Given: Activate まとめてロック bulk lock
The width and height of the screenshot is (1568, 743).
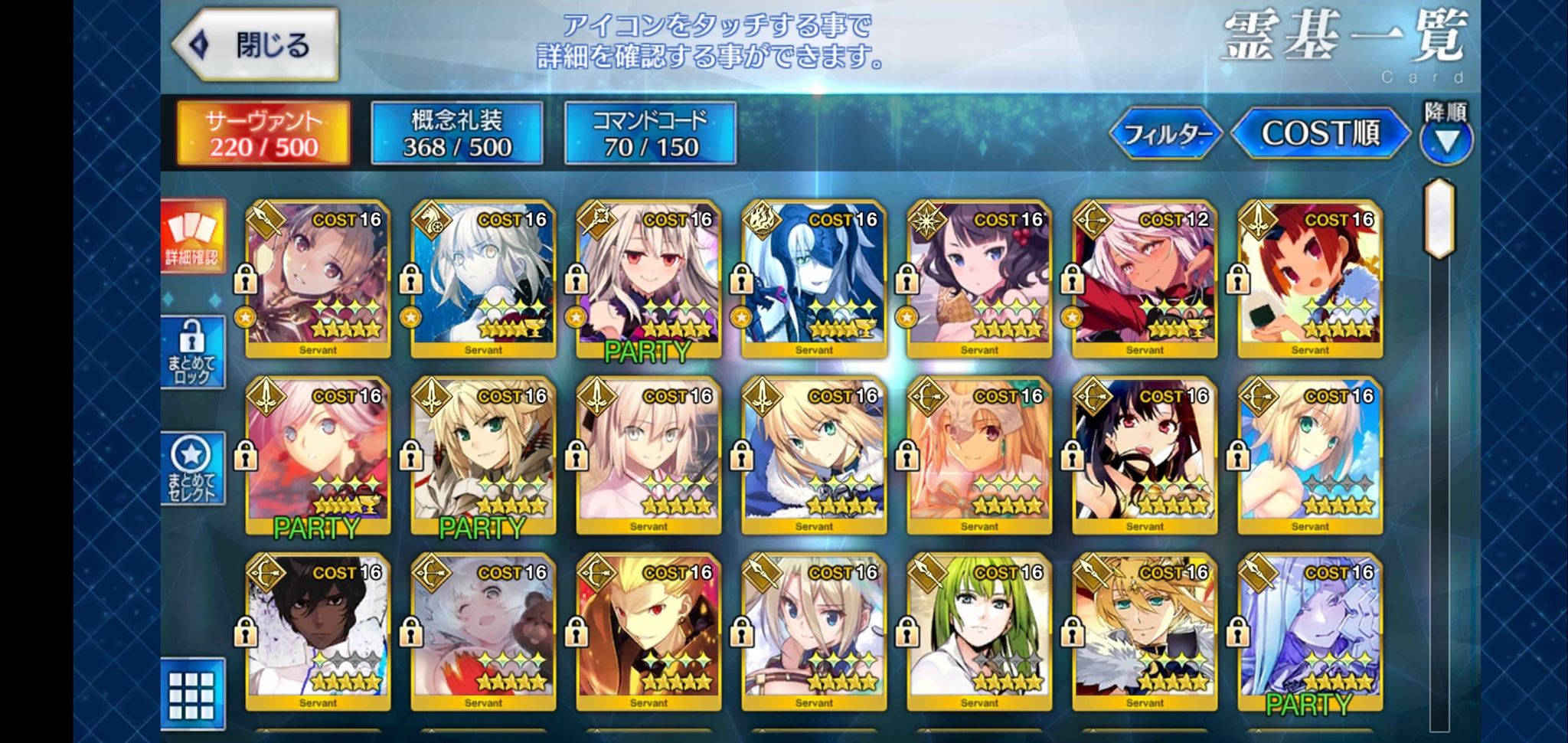Looking at the screenshot, I should click(192, 352).
